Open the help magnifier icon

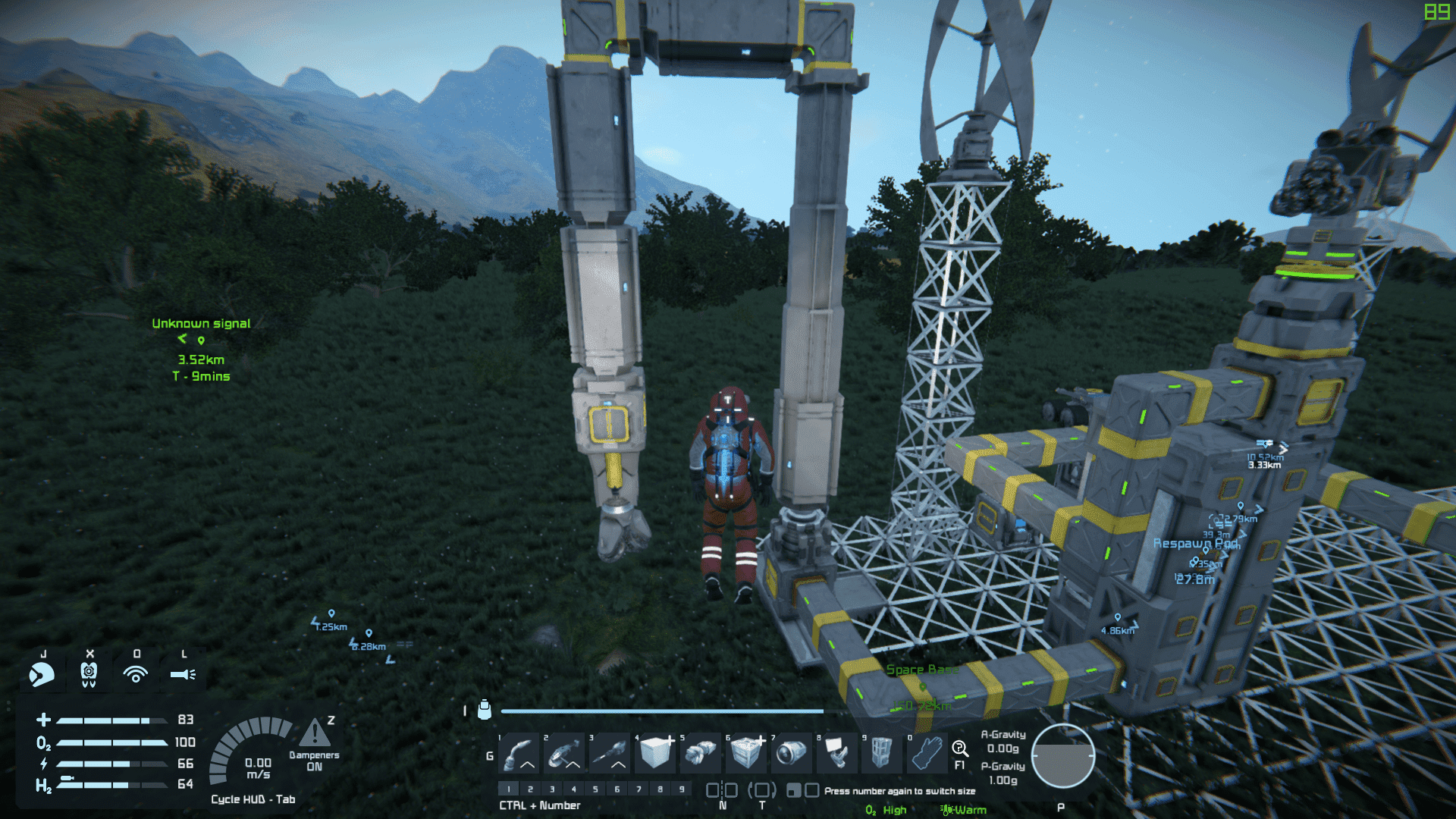click(959, 749)
